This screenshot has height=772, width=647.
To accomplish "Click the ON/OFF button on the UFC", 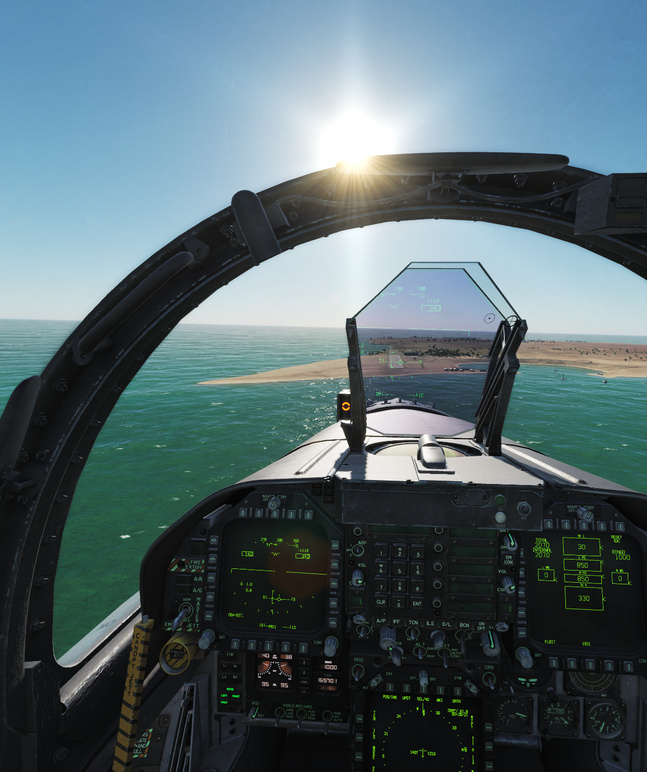I will (x=480, y=624).
